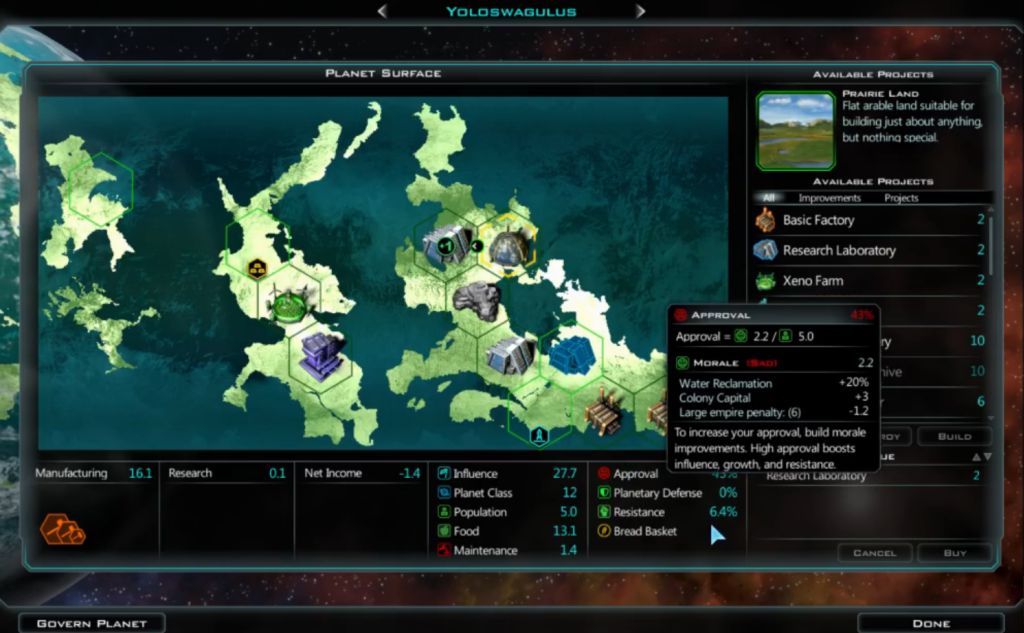Image resolution: width=1024 pixels, height=633 pixels.
Task: Switch to the Improvements tab
Action: coord(830,198)
